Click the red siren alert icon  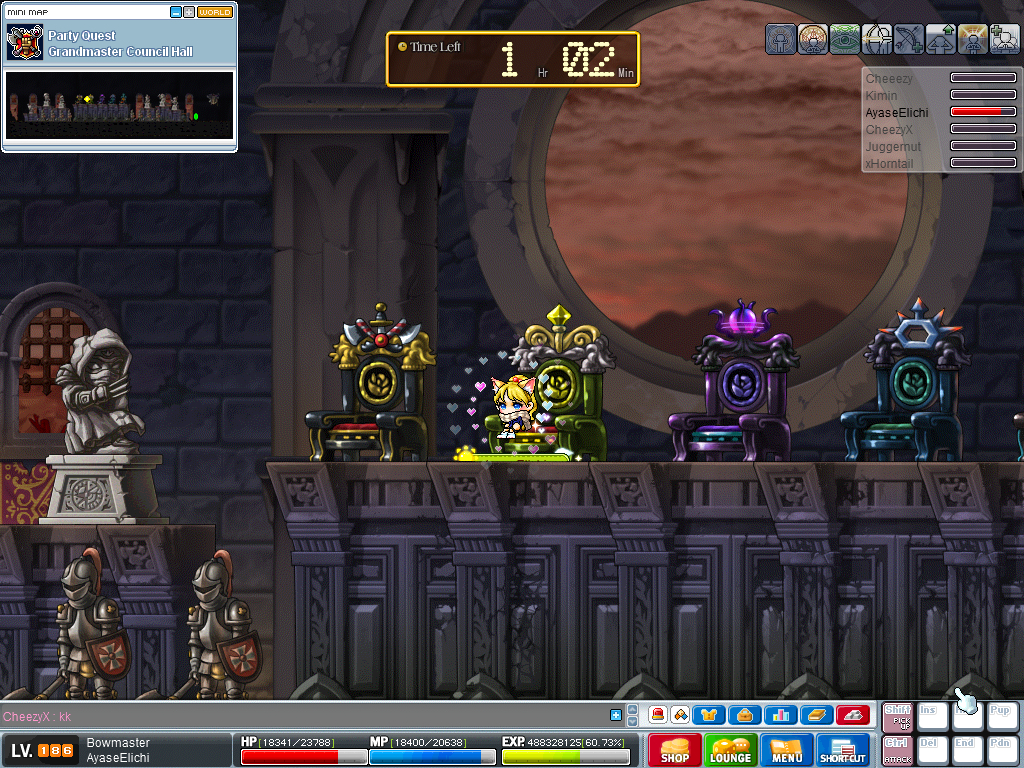point(659,715)
